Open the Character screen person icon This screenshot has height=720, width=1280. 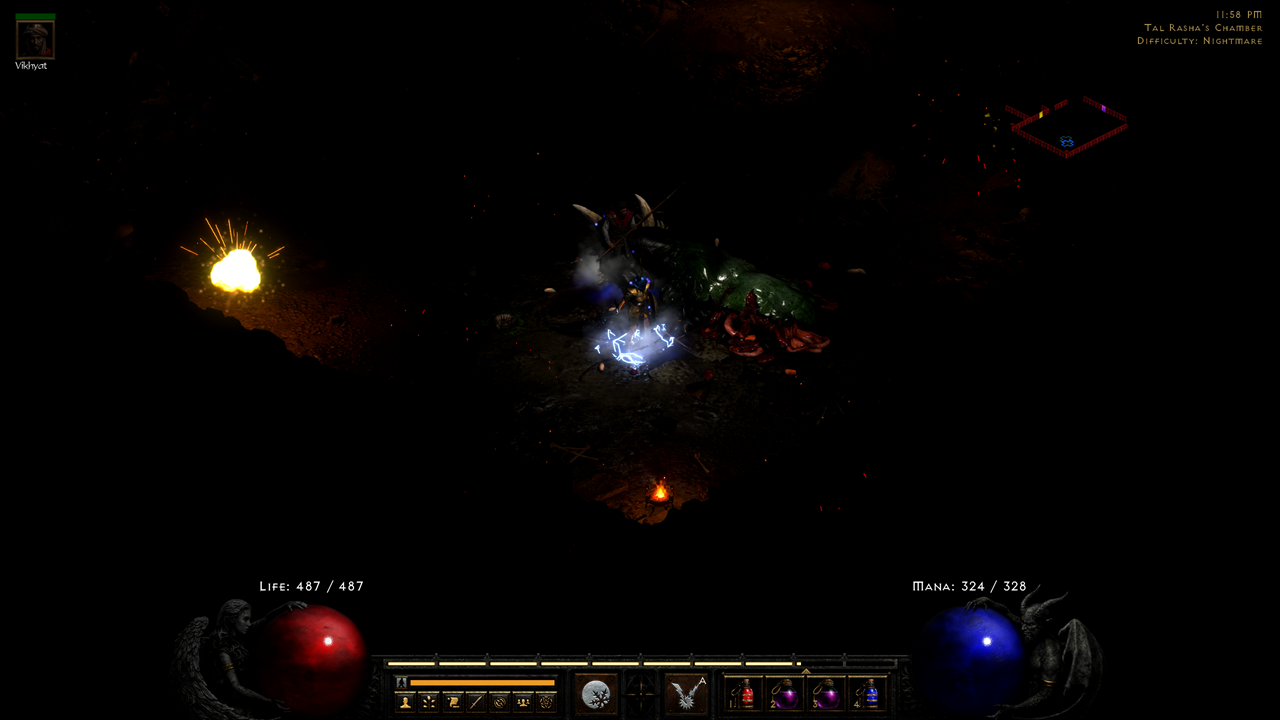pyautogui.click(x=404, y=702)
